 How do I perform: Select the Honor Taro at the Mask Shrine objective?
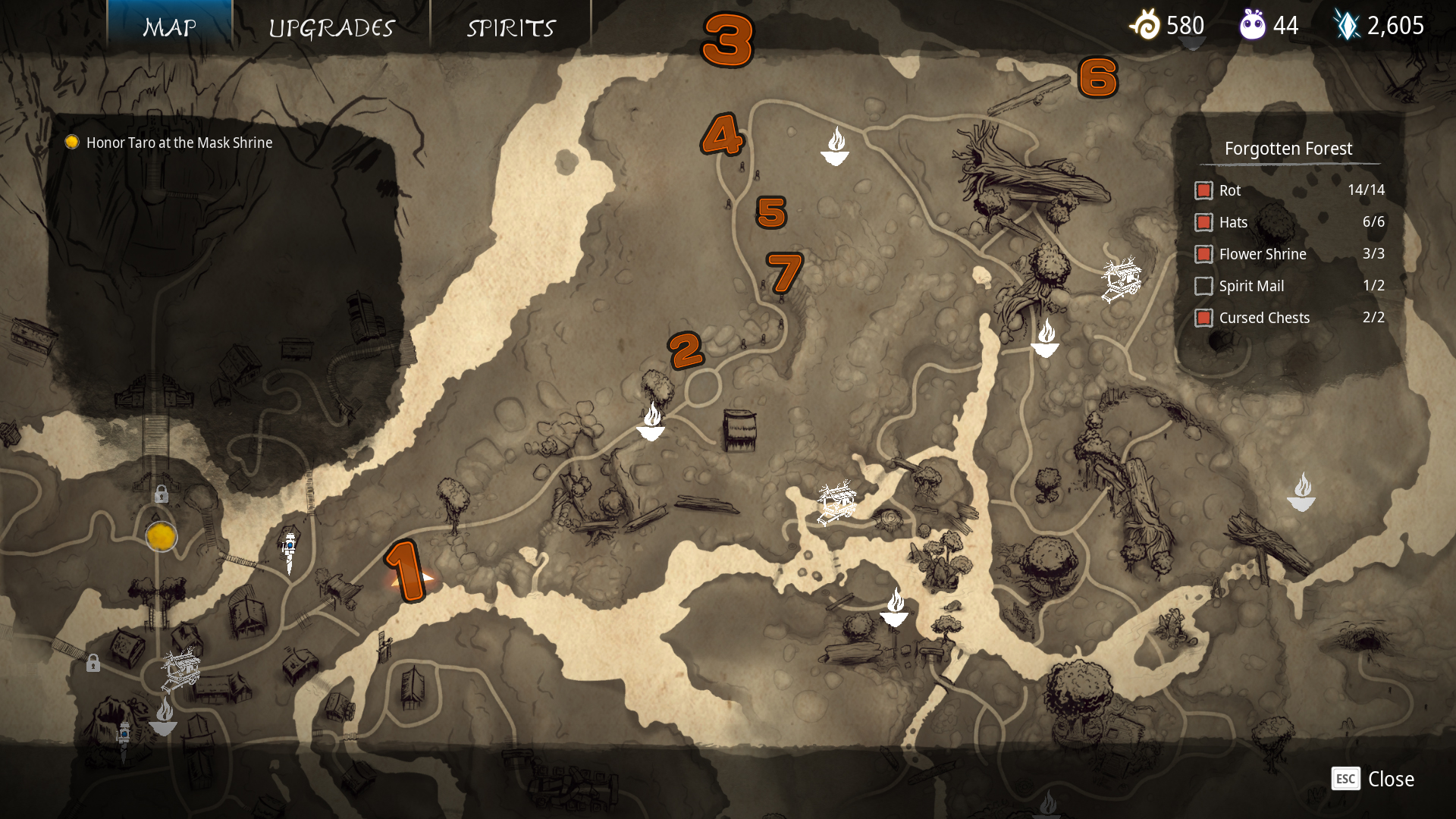179,143
